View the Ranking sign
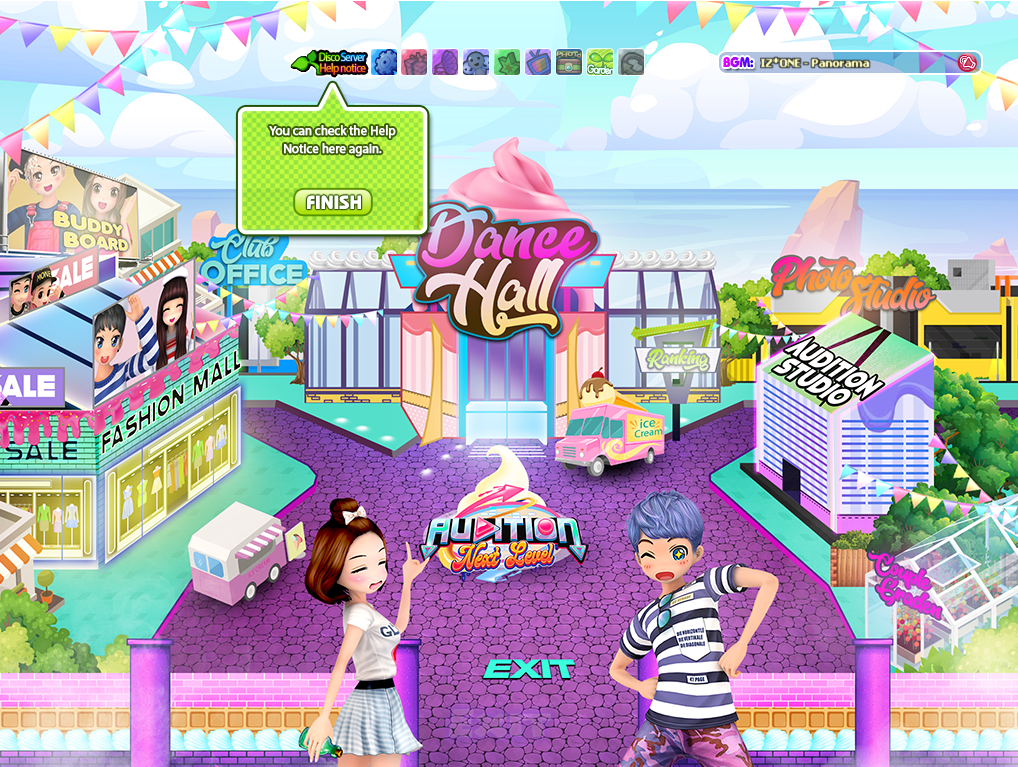The width and height of the screenshot is (1018, 767). pos(678,358)
